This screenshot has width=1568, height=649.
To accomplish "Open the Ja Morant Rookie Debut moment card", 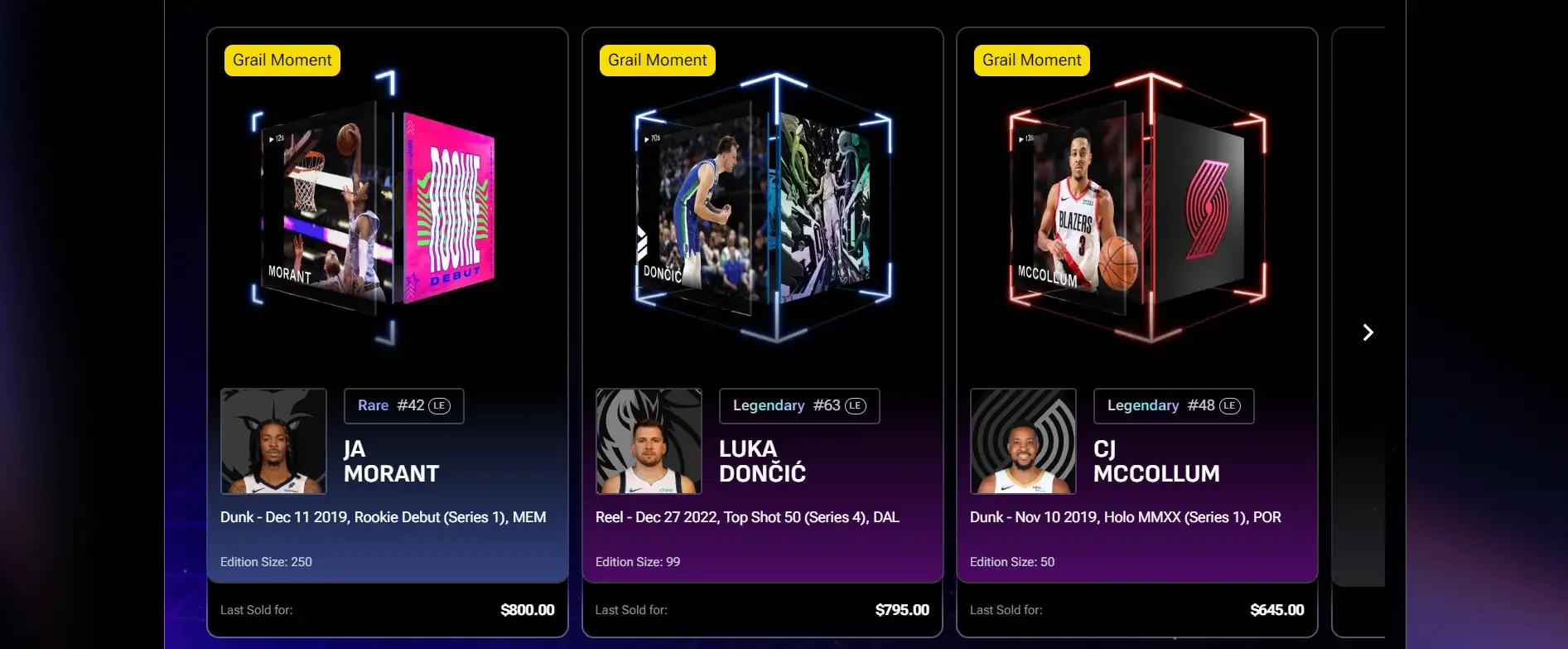I will (x=373, y=207).
